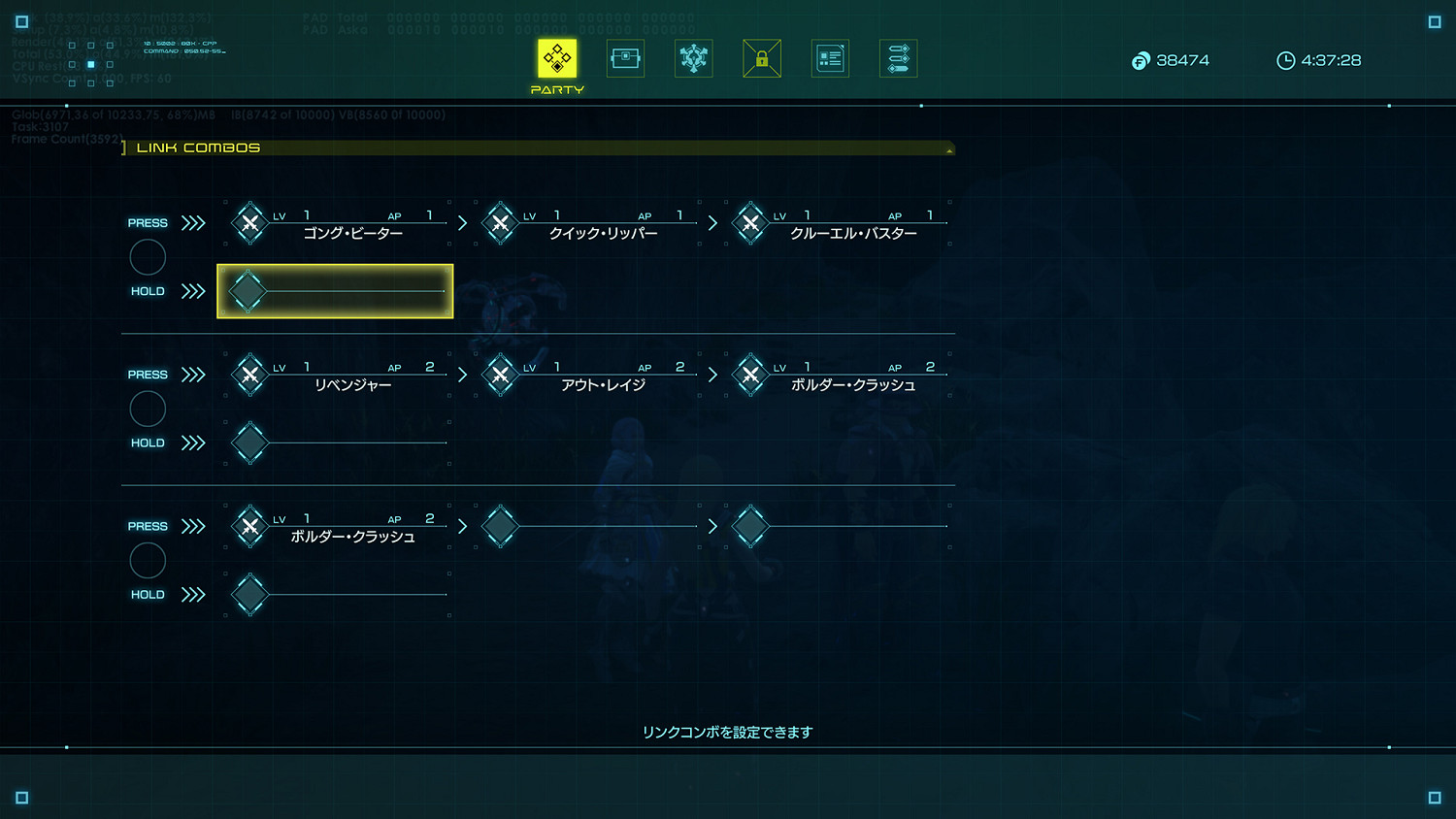Image resolution: width=1456 pixels, height=819 pixels.
Task: Select the Gong Beater crossed-swords art icon
Action: click(249, 223)
